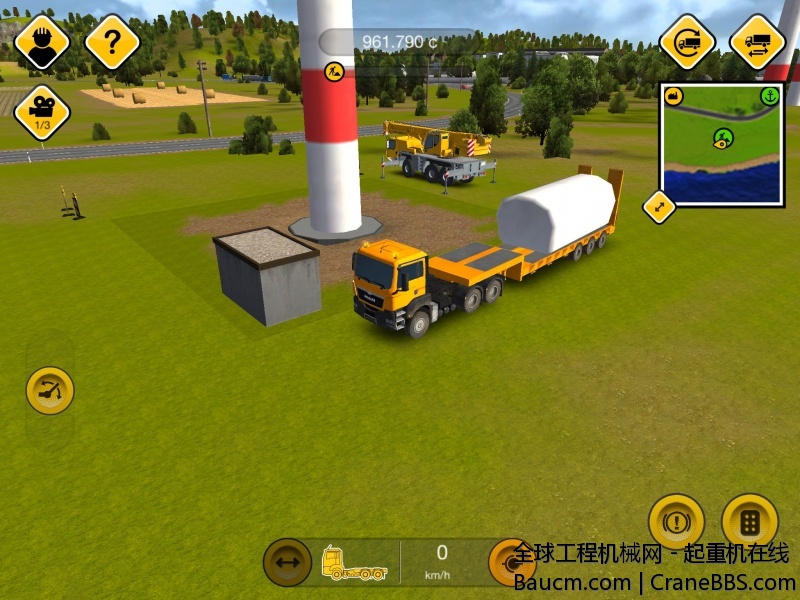Viewport: 800px width, 600px height.
Task: Select the anchor harbor marker on the minimap
Action: (x=769, y=96)
